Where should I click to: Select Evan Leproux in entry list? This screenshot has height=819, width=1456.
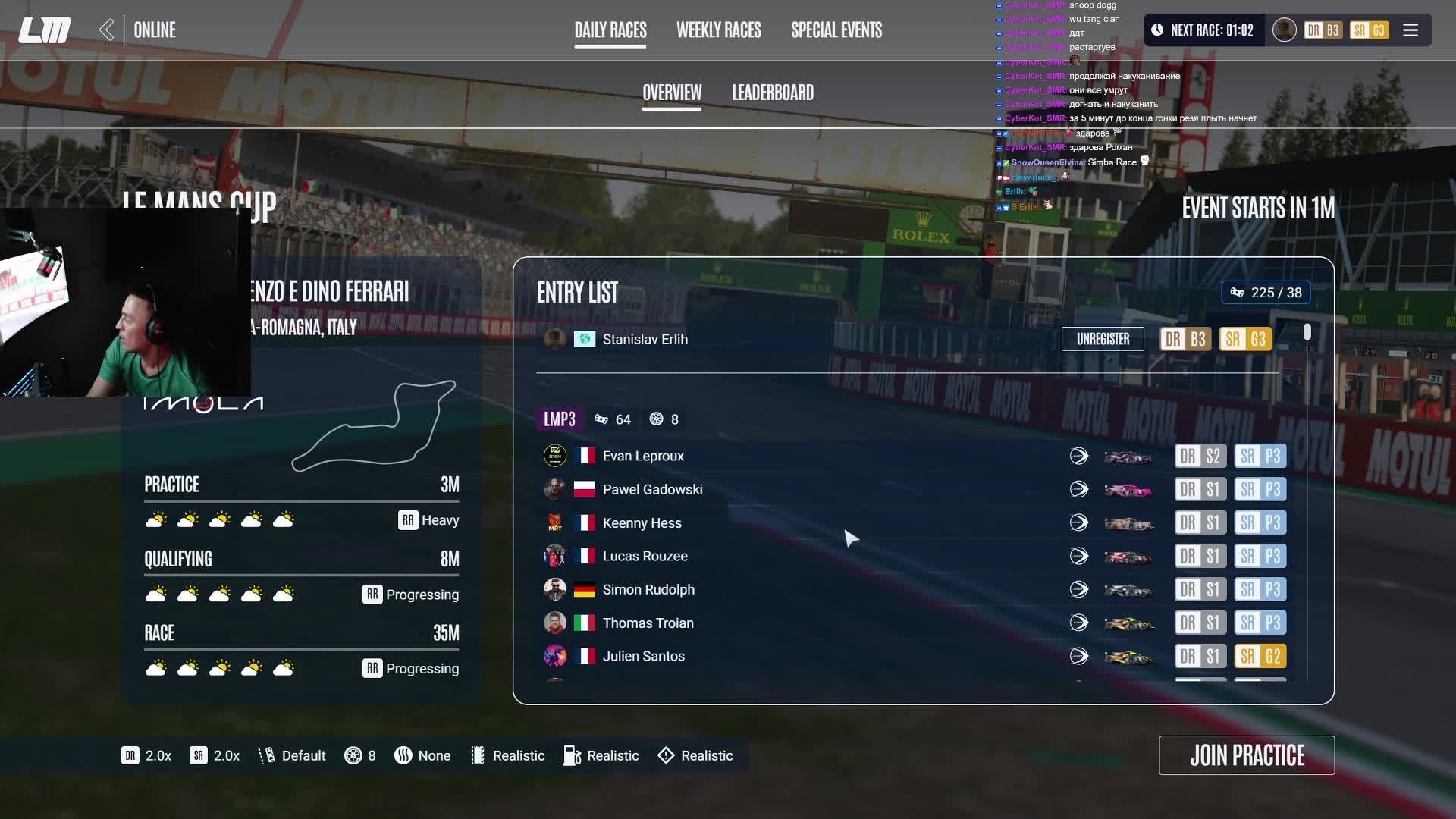643,456
